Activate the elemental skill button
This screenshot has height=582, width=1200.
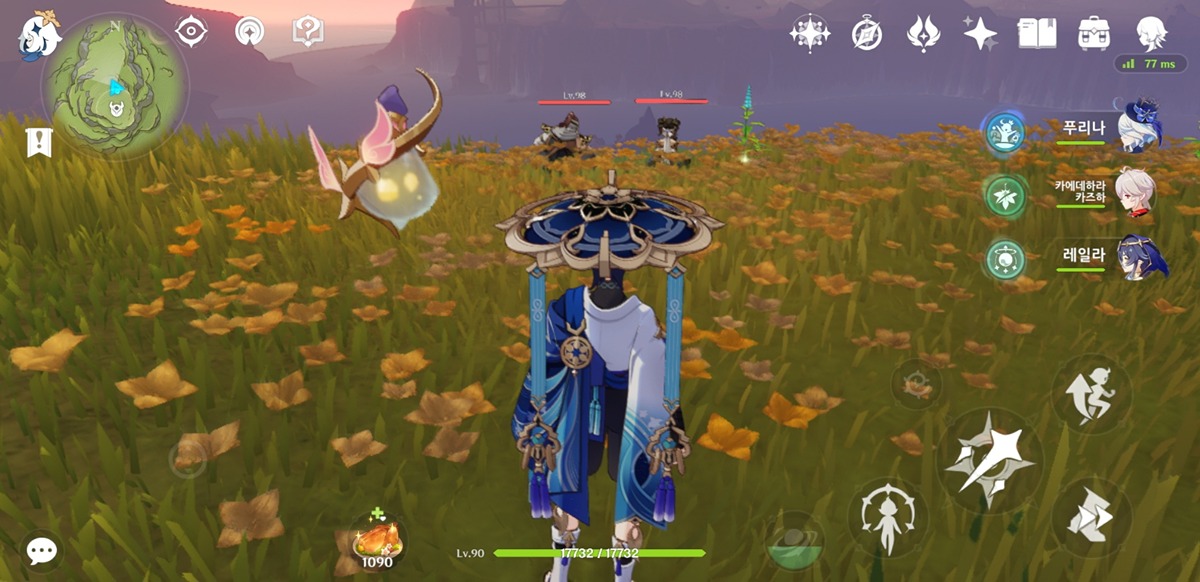(x=887, y=519)
